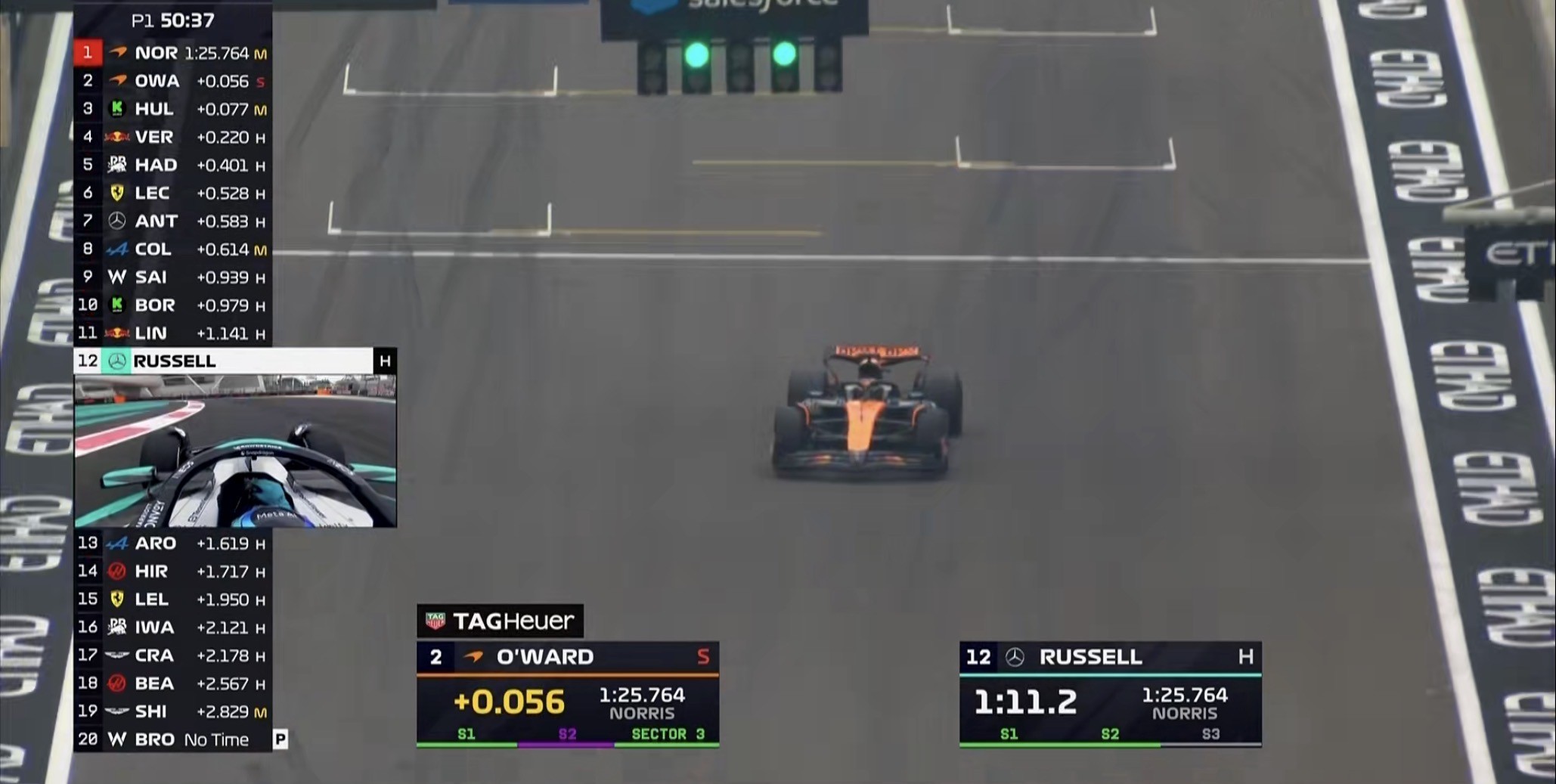Select the BEA driver row

172,683
